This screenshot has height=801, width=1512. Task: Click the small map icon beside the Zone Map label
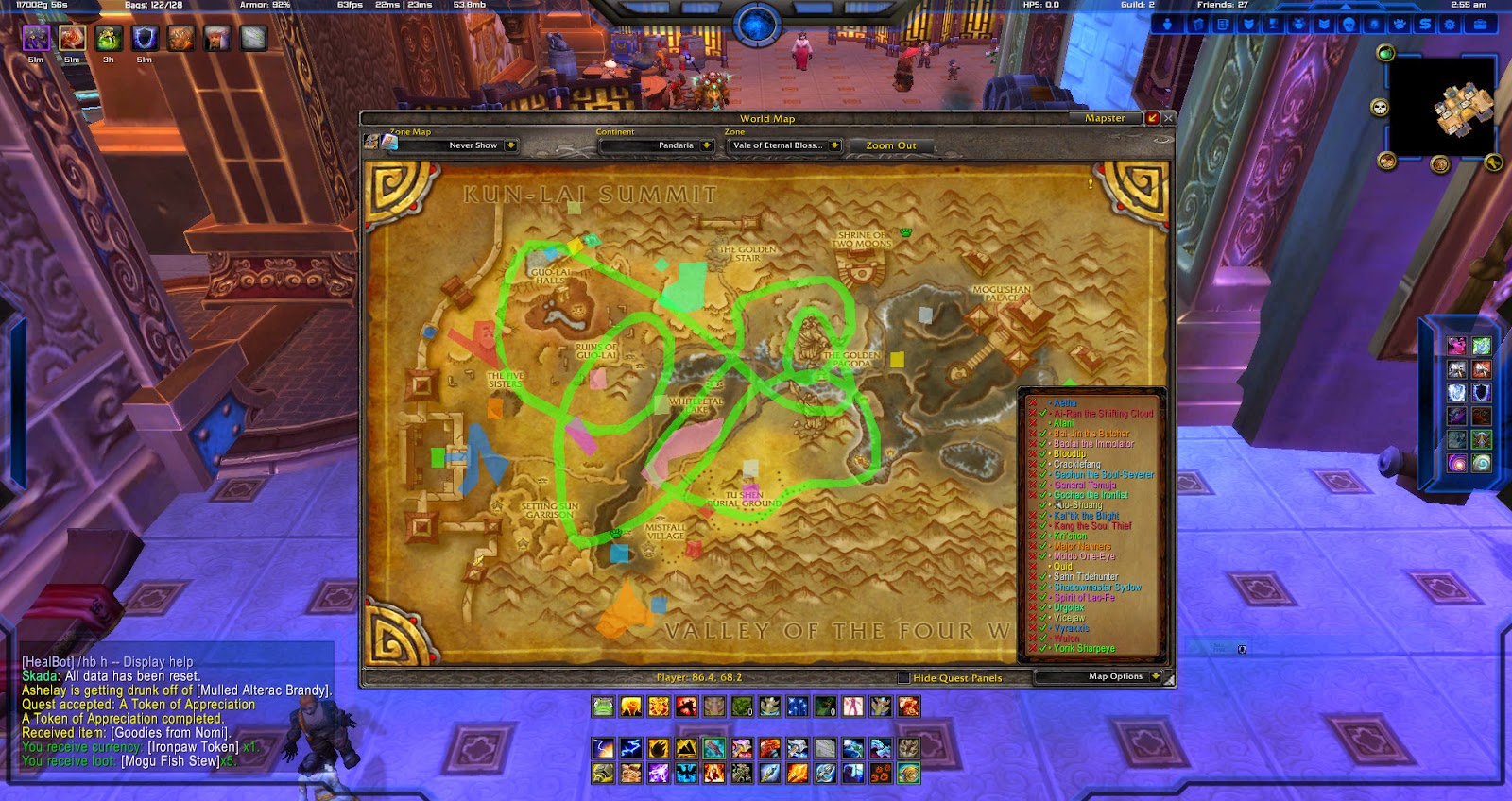click(x=389, y=144)
